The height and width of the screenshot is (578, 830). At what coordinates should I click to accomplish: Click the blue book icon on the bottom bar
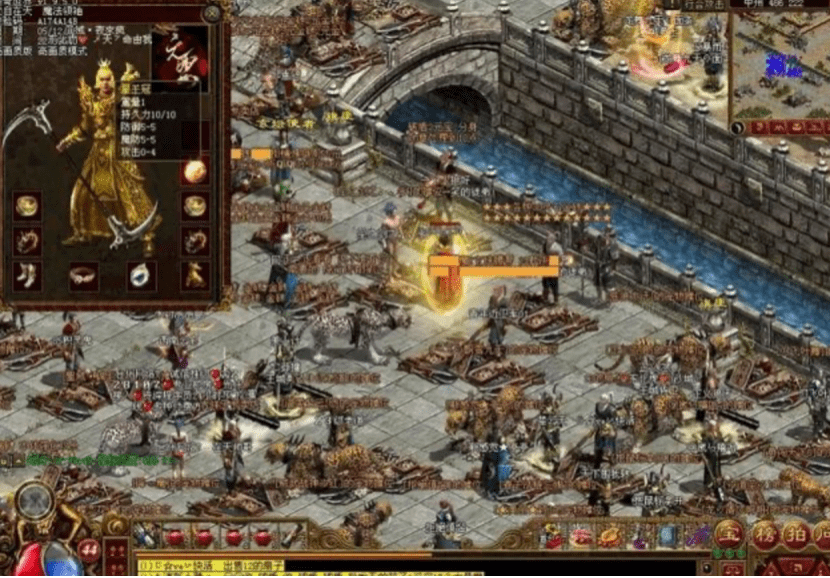coord(667,536)
